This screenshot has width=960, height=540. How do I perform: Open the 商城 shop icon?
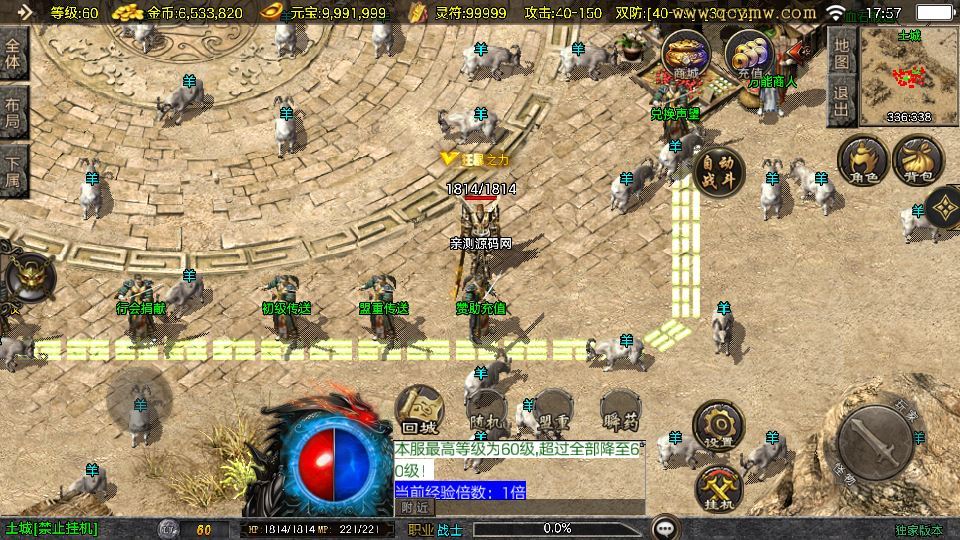[x=685, y=55]
